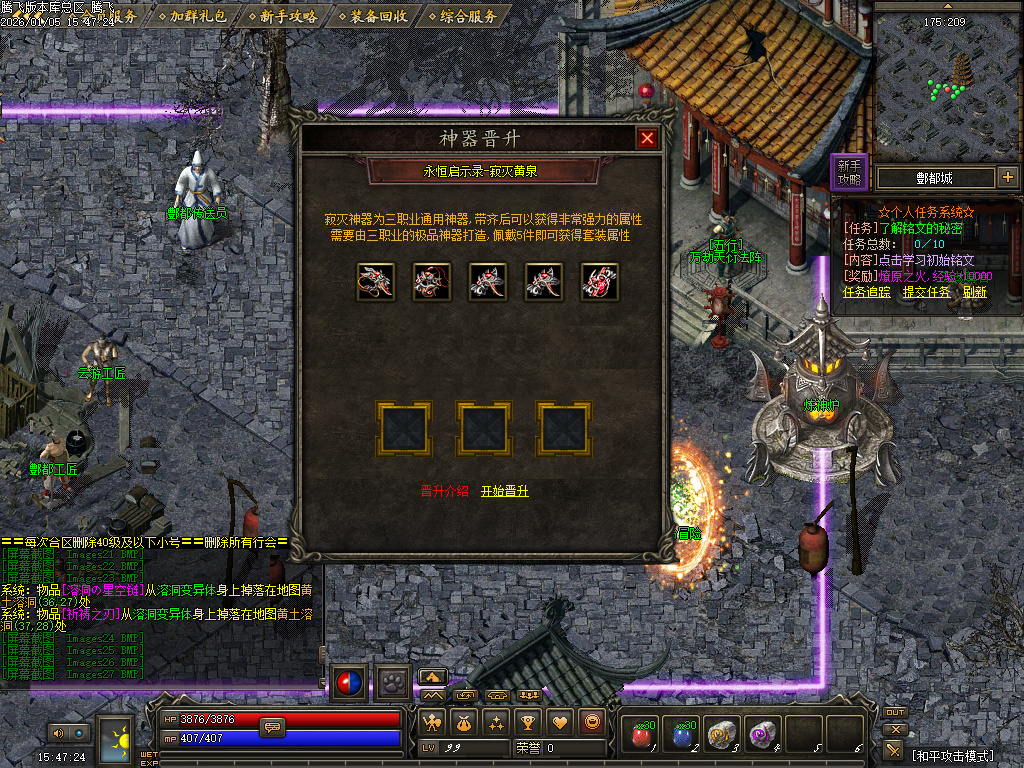Click the 开始晋升 link
The image size is (1024, 768).
pos(504,491)
